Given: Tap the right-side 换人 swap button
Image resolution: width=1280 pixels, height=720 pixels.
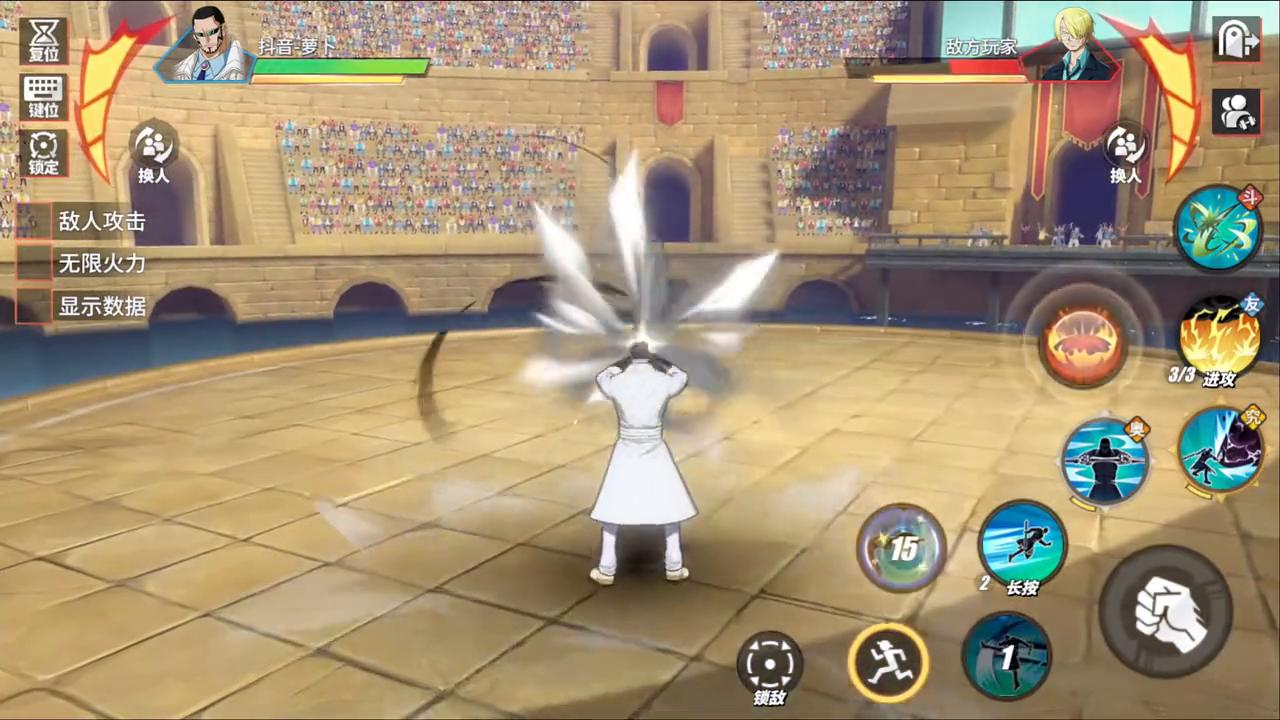Looking at the screenshot, I should pyautogui.click(x=1125, y=152).
